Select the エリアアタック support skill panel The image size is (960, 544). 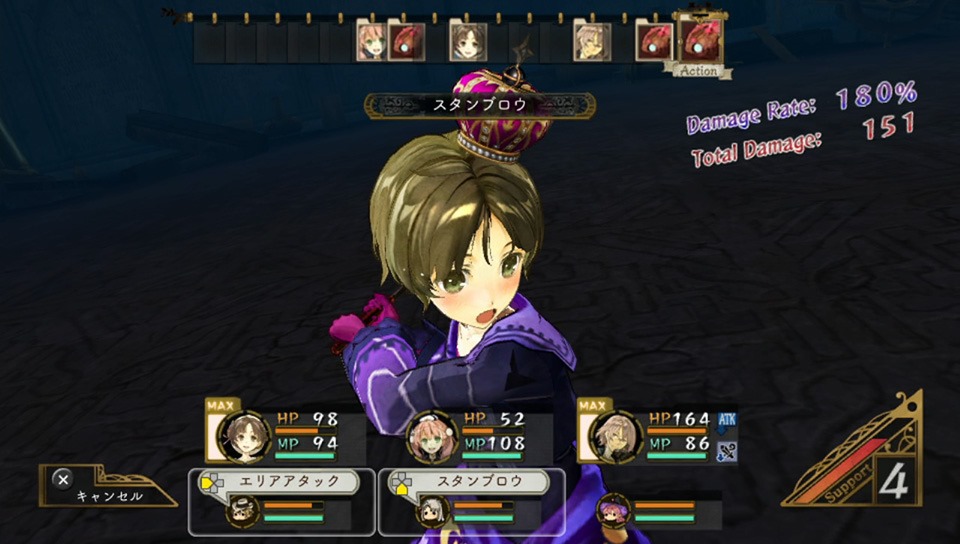coord(281,501)
